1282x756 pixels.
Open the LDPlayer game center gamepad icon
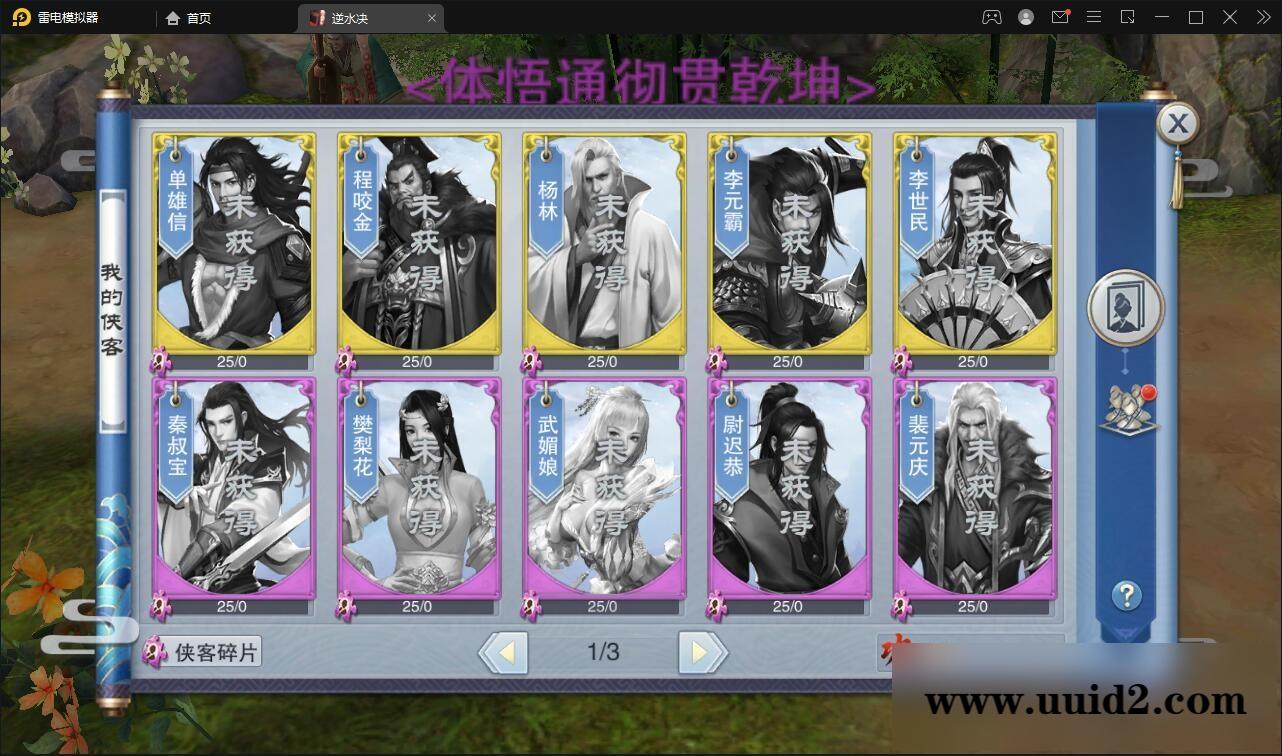click(992, 17)
